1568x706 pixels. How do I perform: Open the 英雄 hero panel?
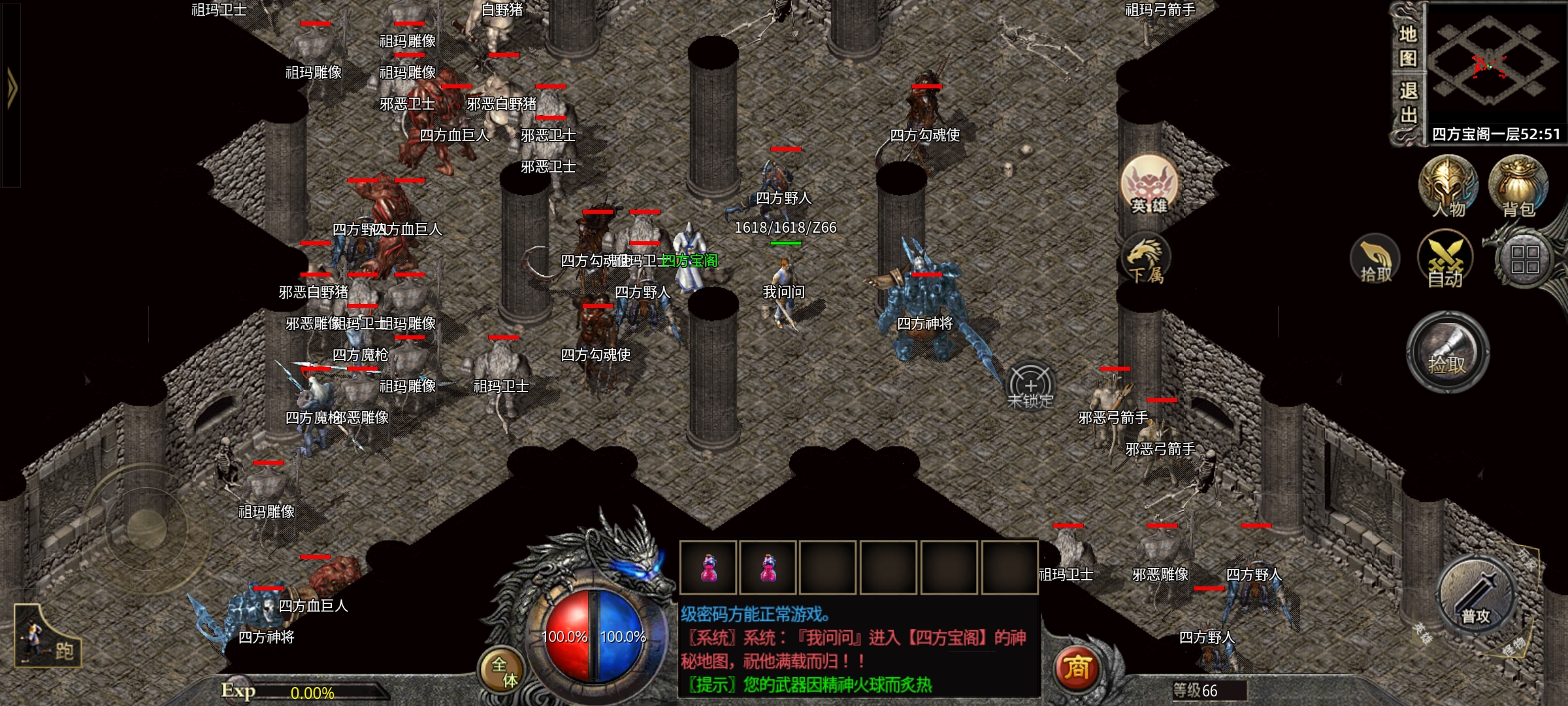[x=1149, y=185]
